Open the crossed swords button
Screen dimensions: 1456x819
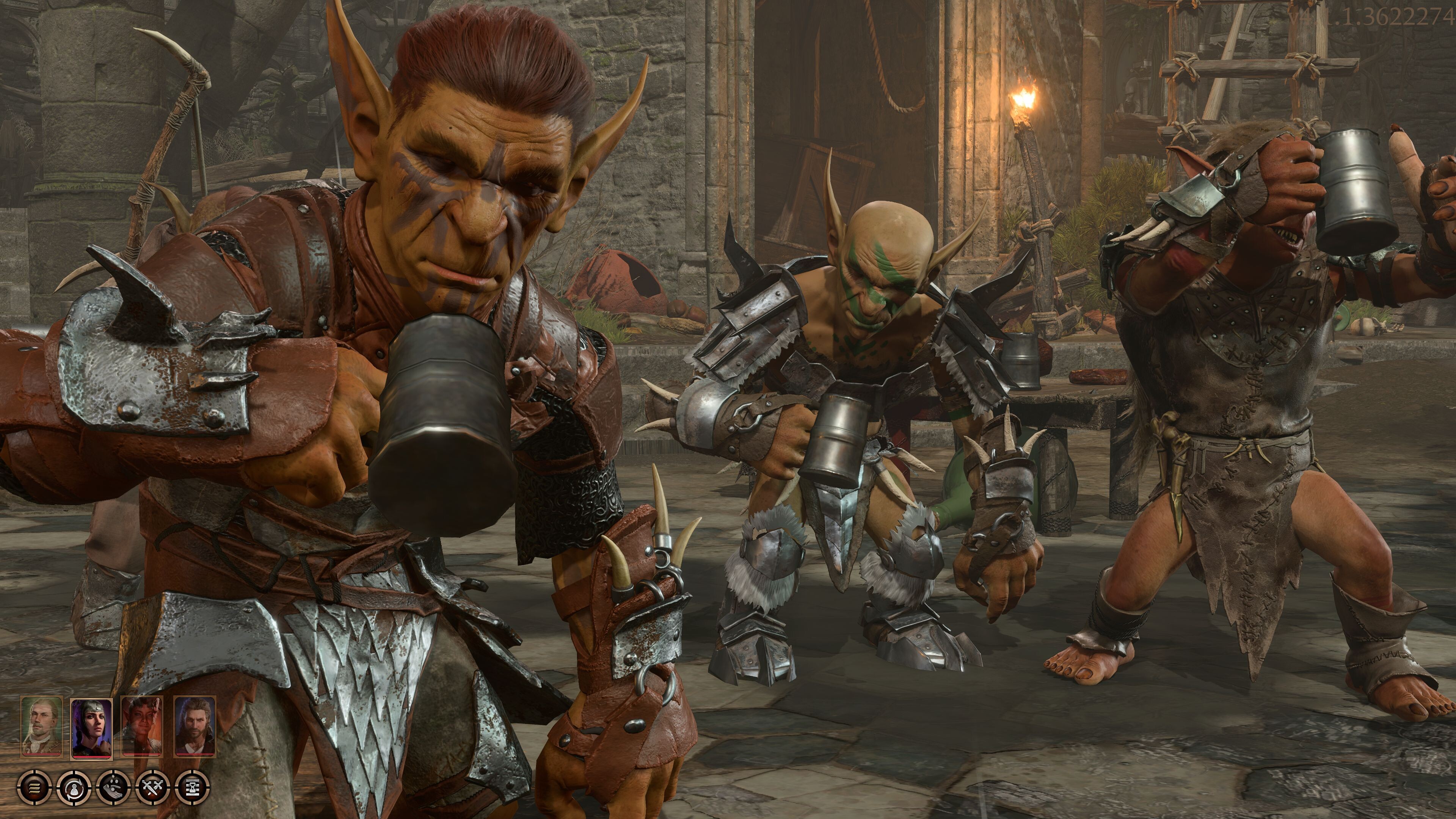pos(153,786)
